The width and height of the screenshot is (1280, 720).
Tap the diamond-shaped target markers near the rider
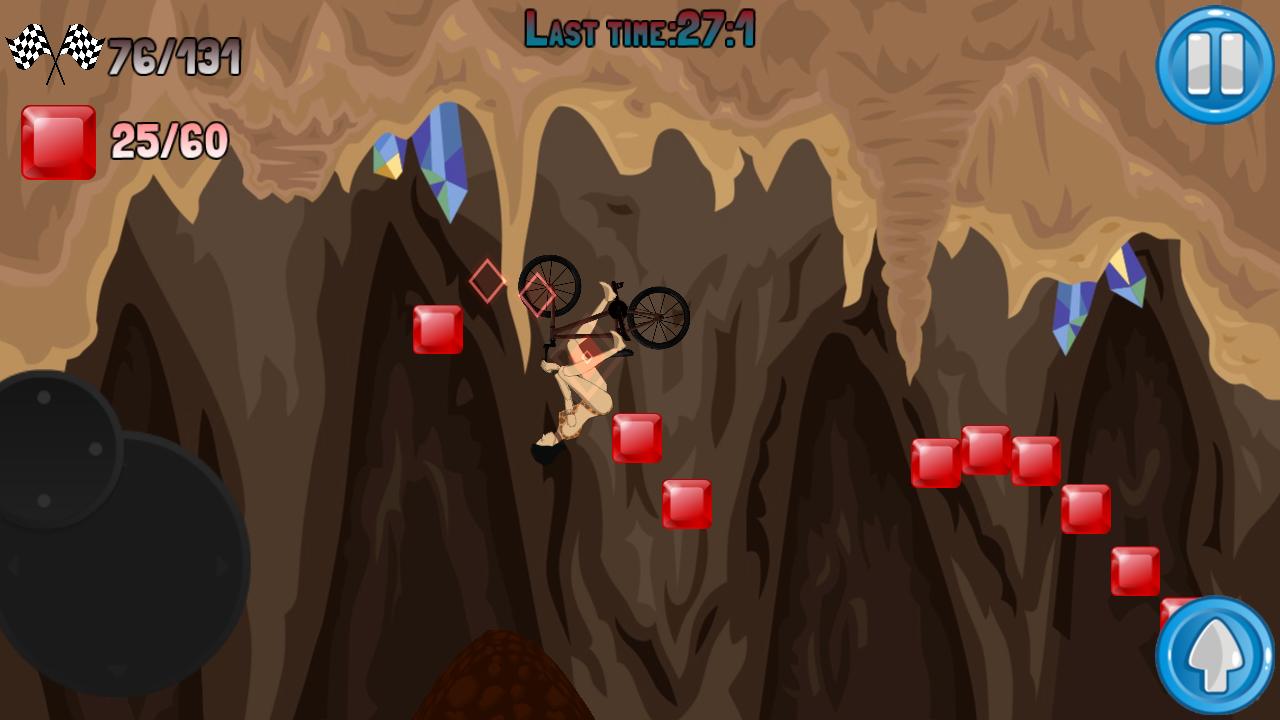510,287
